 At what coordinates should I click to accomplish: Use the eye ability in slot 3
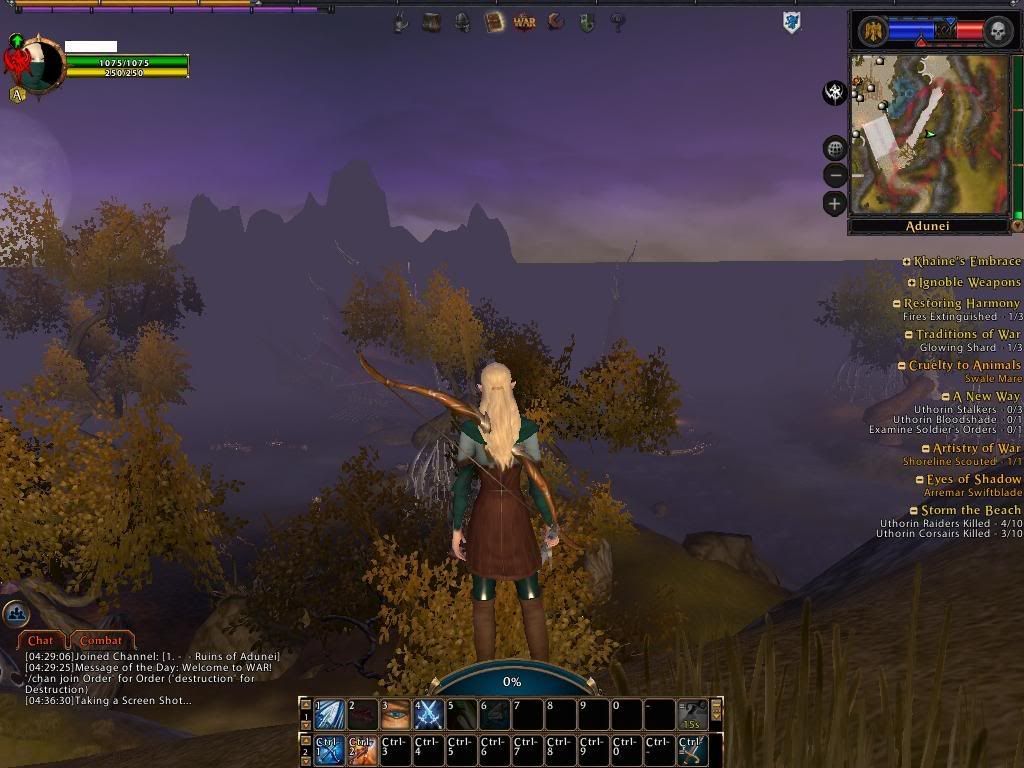[x=396, y=714]
